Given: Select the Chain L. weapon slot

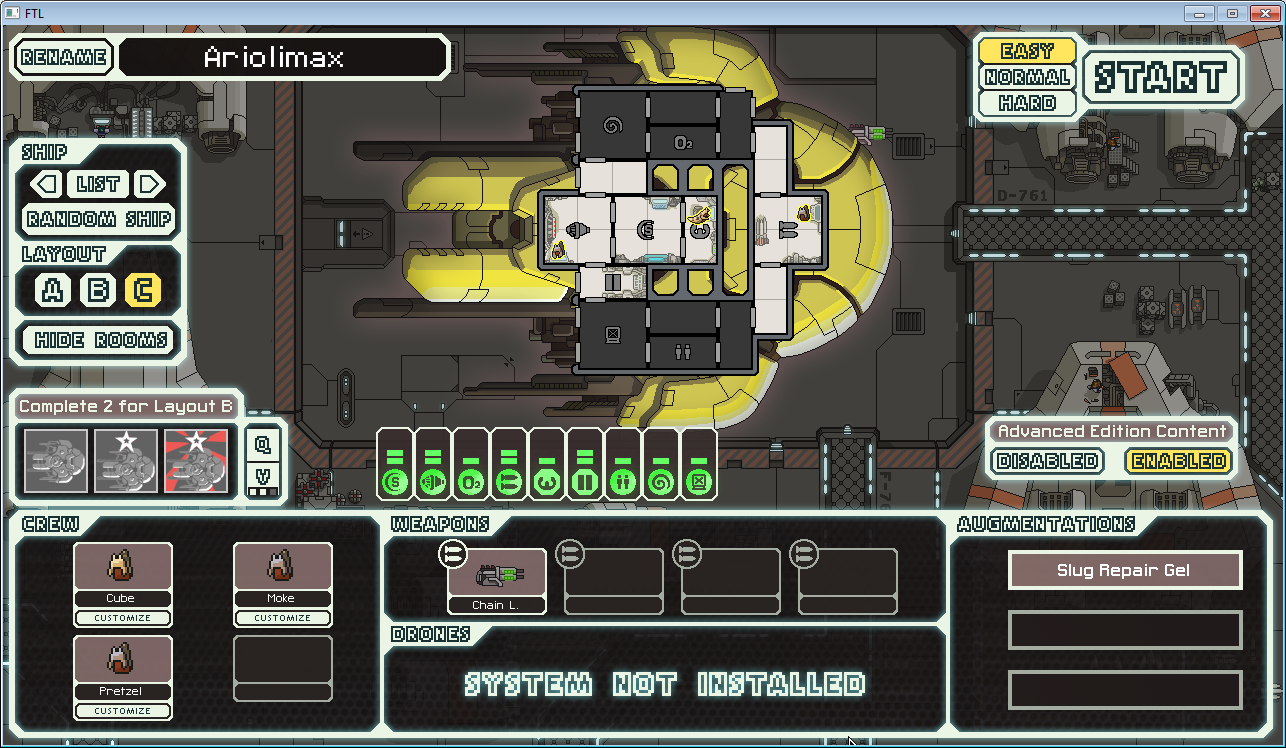Looking at the screenshot, I should [x=497, y=580].
